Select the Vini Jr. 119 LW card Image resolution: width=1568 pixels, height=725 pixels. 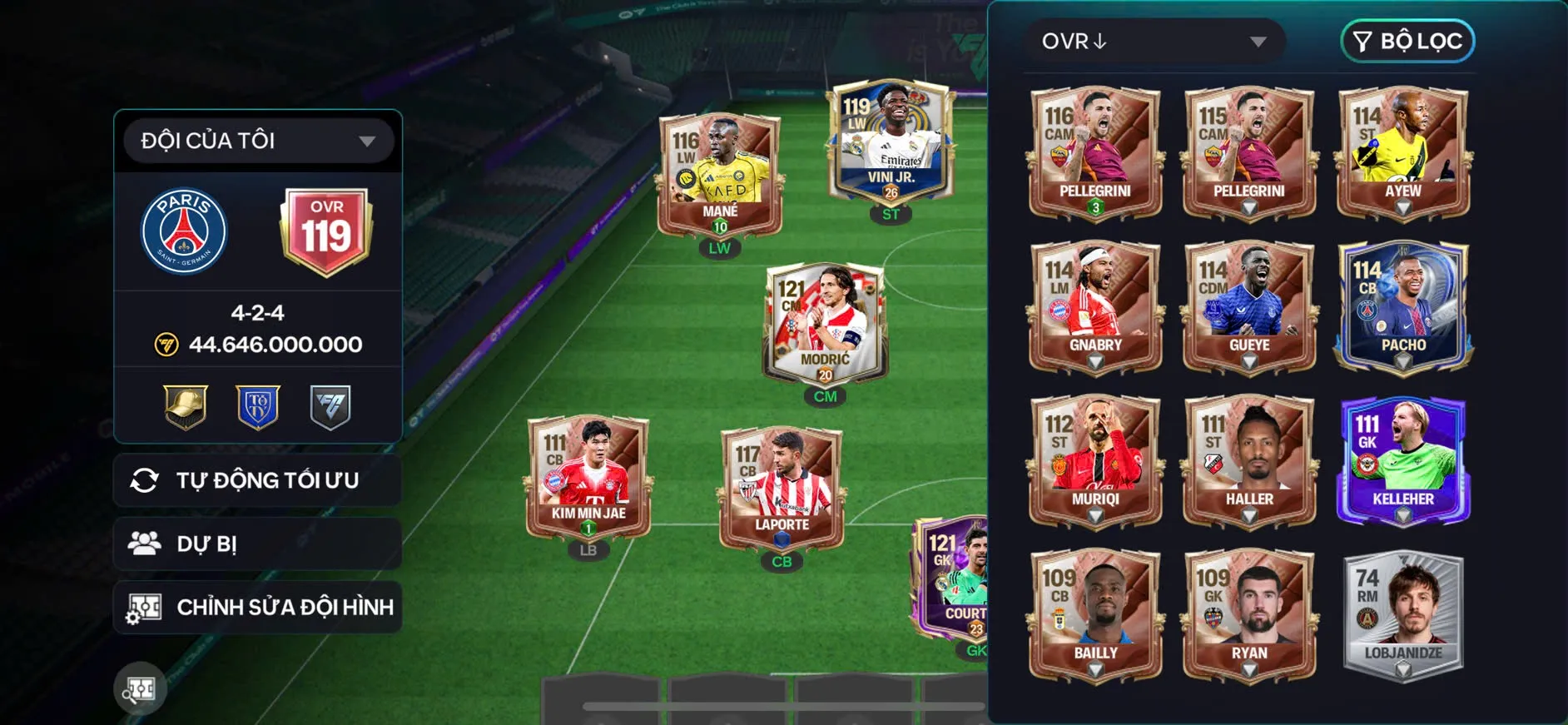click(891, 143)
